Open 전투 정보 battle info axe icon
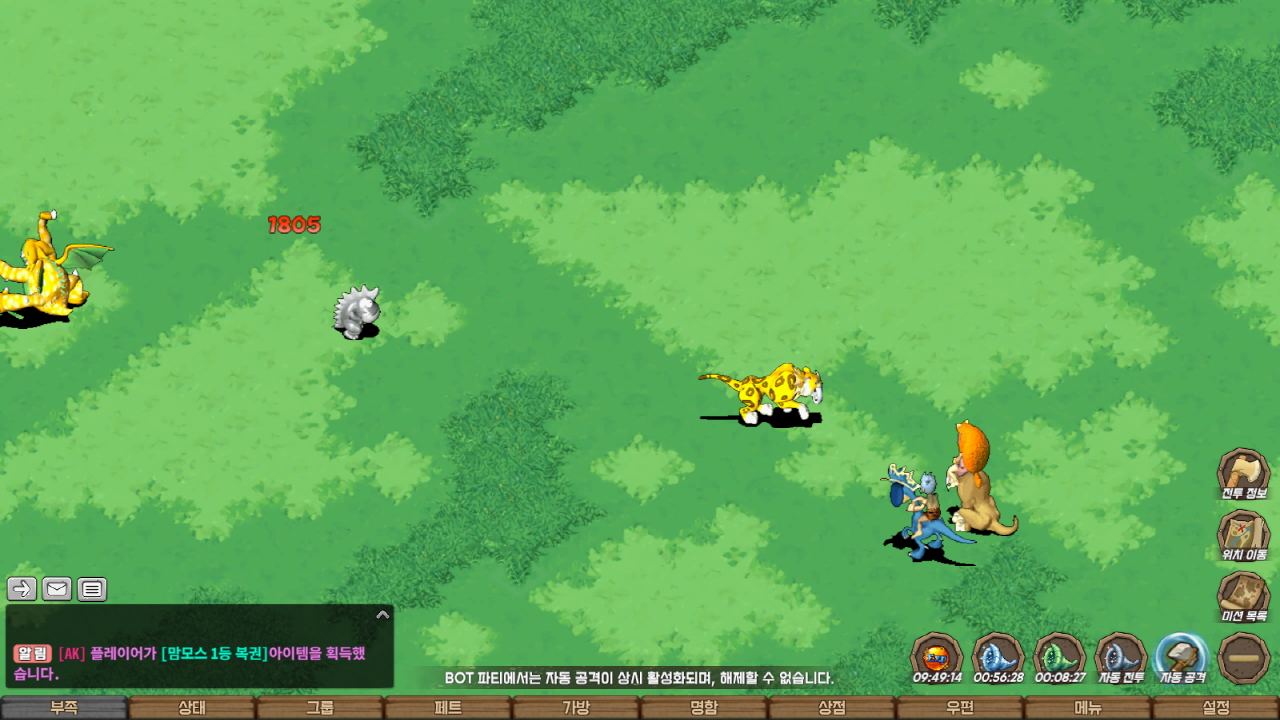Image resolution: width=1280 pixels, height=720 pixels. [1243, 472]
